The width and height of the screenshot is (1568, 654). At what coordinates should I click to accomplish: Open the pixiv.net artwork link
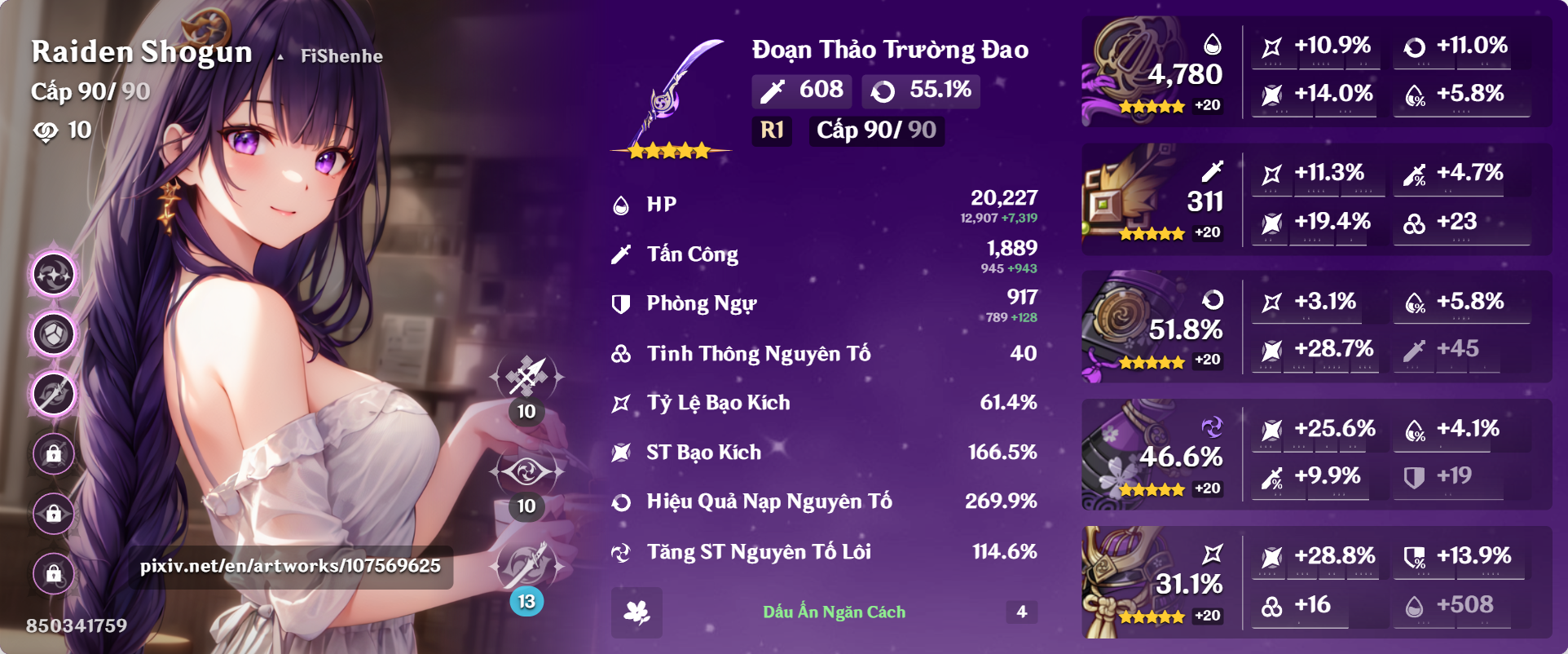pyautogui.click(x=289, y=565)
